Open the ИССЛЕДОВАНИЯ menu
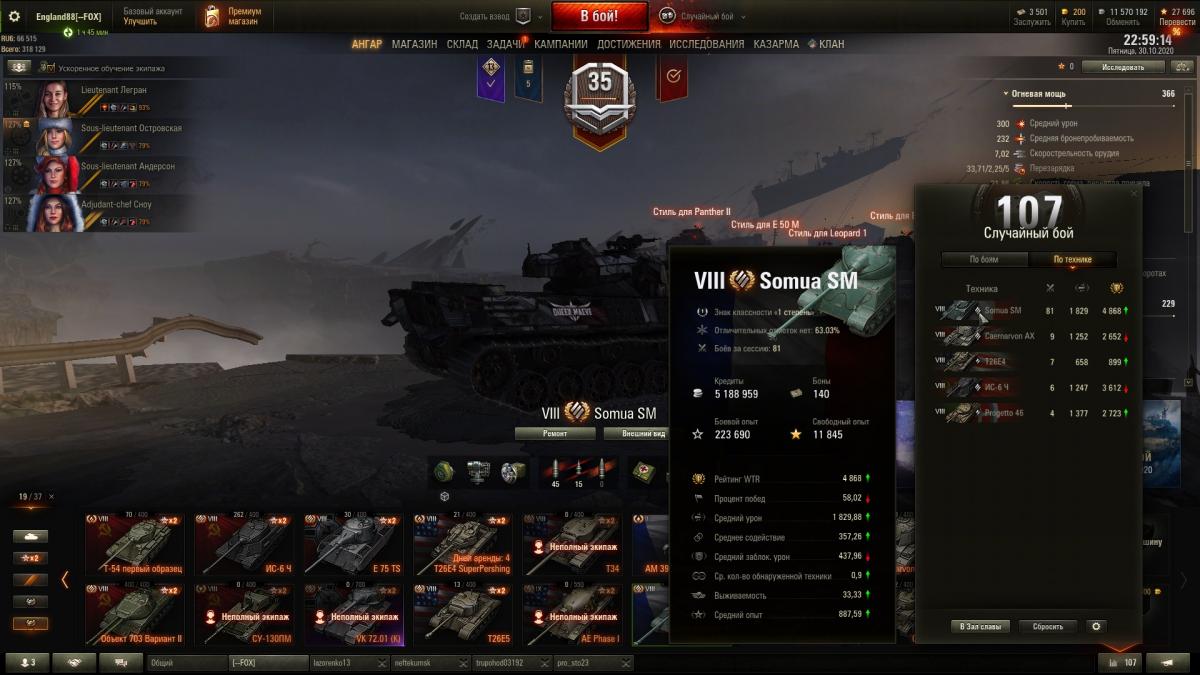Viewport: 1200px width, 675px height. pos(706,44)
